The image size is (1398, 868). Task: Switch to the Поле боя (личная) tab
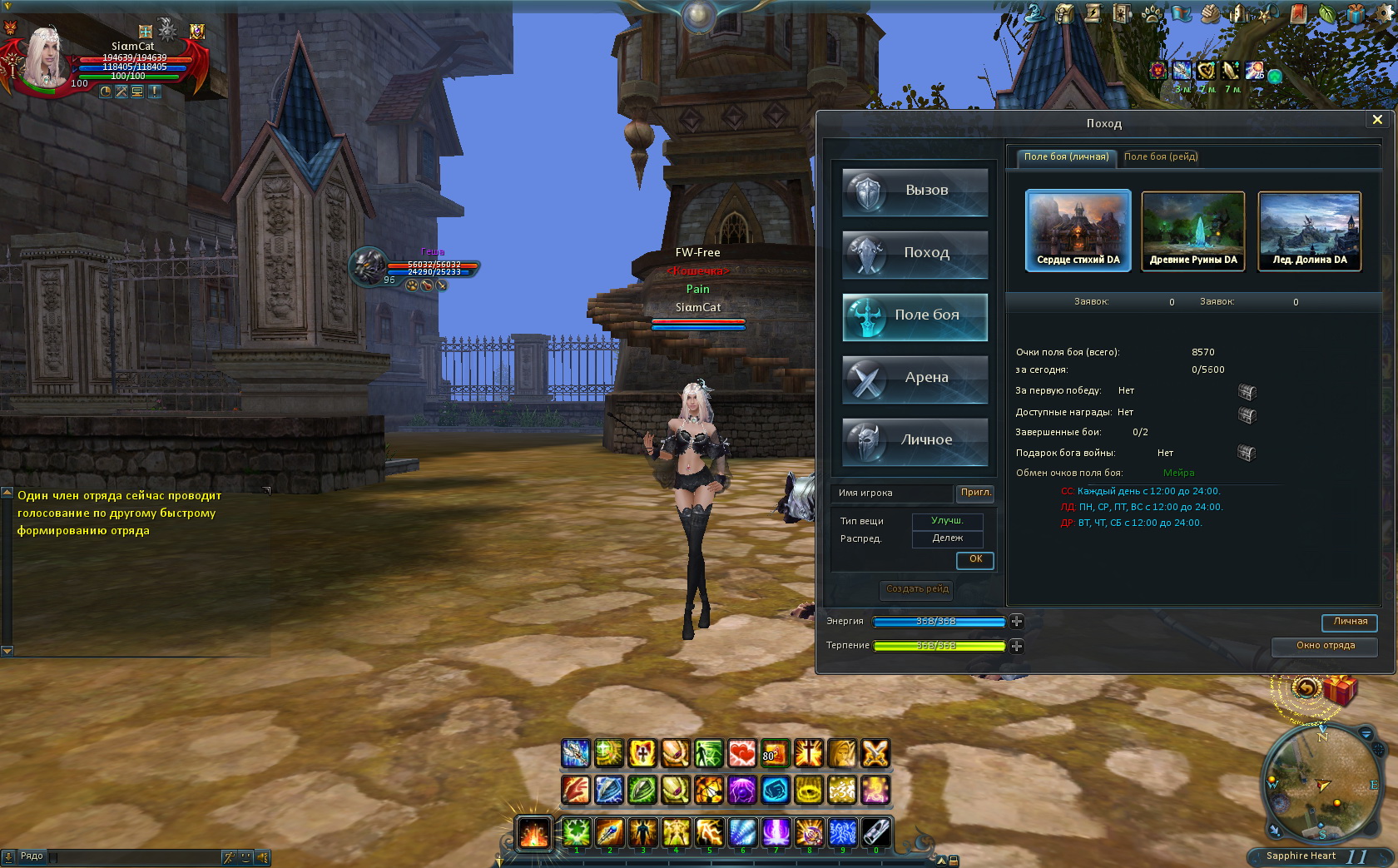click(x=1065, y=156)
